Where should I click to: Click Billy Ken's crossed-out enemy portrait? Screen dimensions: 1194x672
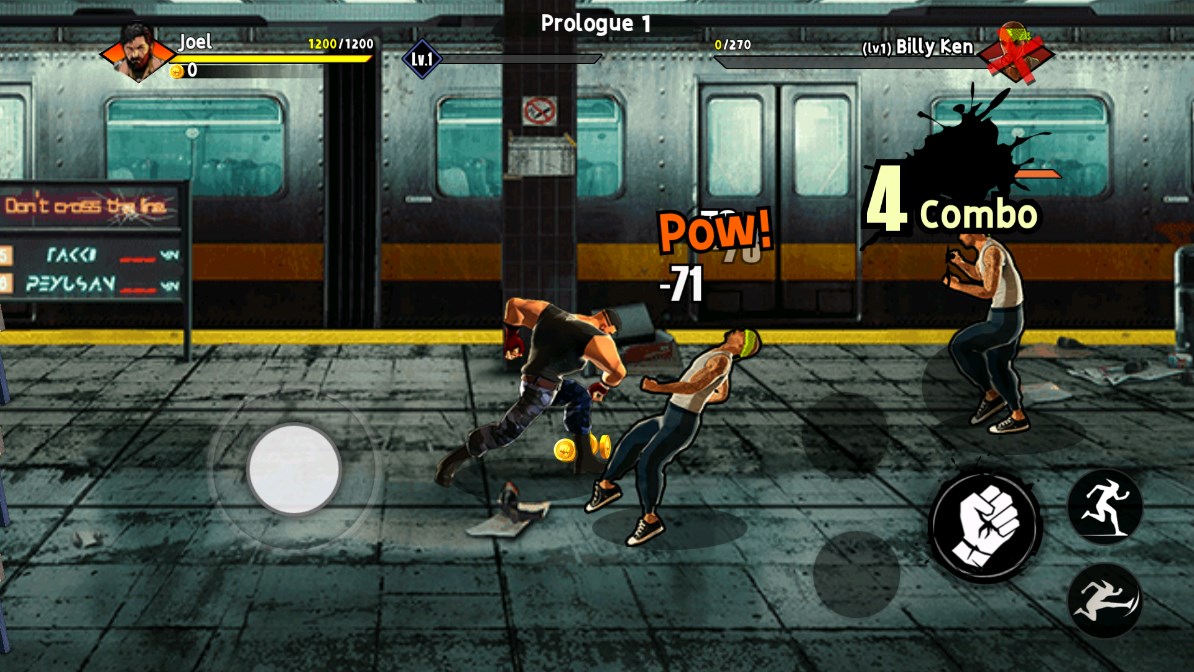pyautogui.click(x=1015, y=50)
